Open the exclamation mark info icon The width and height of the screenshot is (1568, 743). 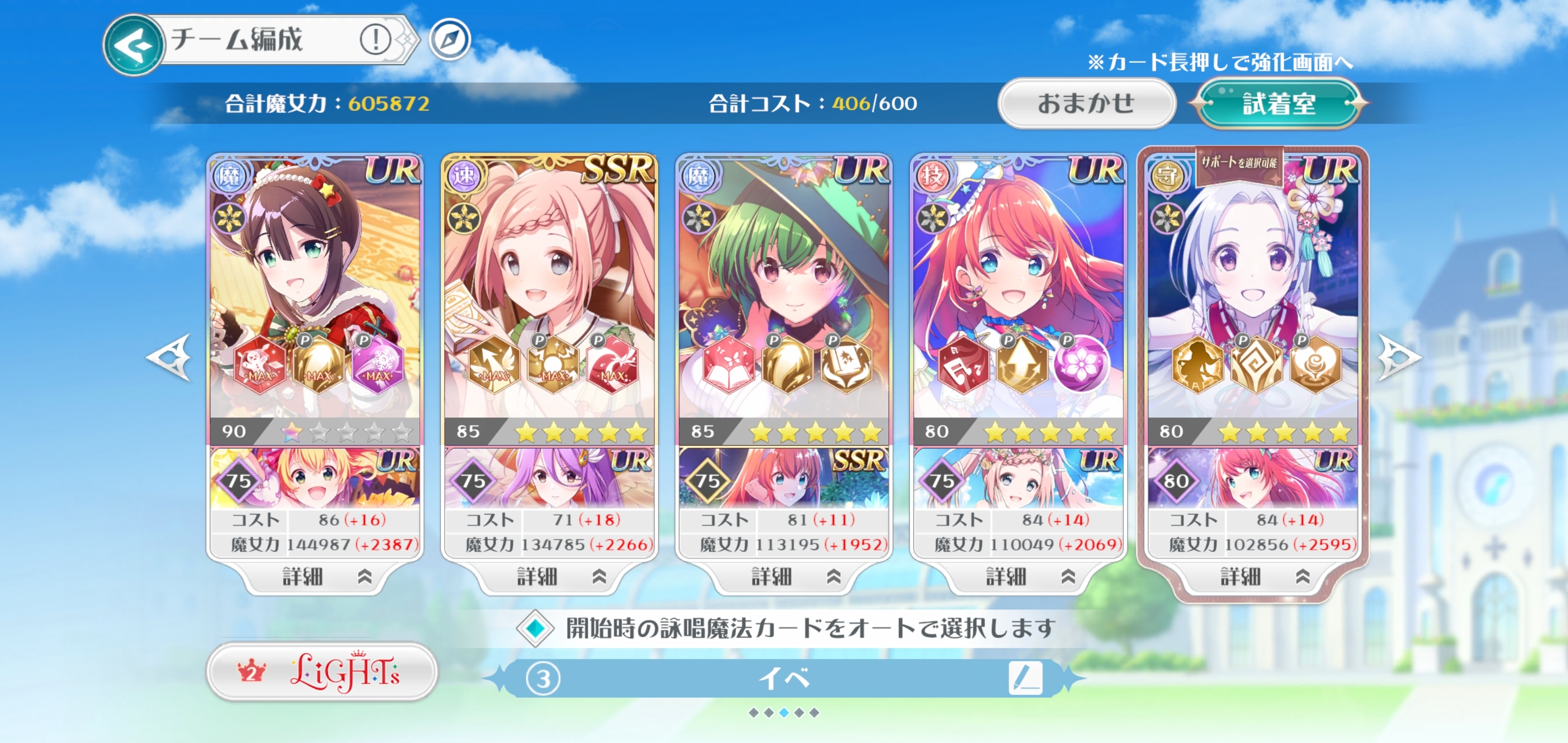[375, 40]
